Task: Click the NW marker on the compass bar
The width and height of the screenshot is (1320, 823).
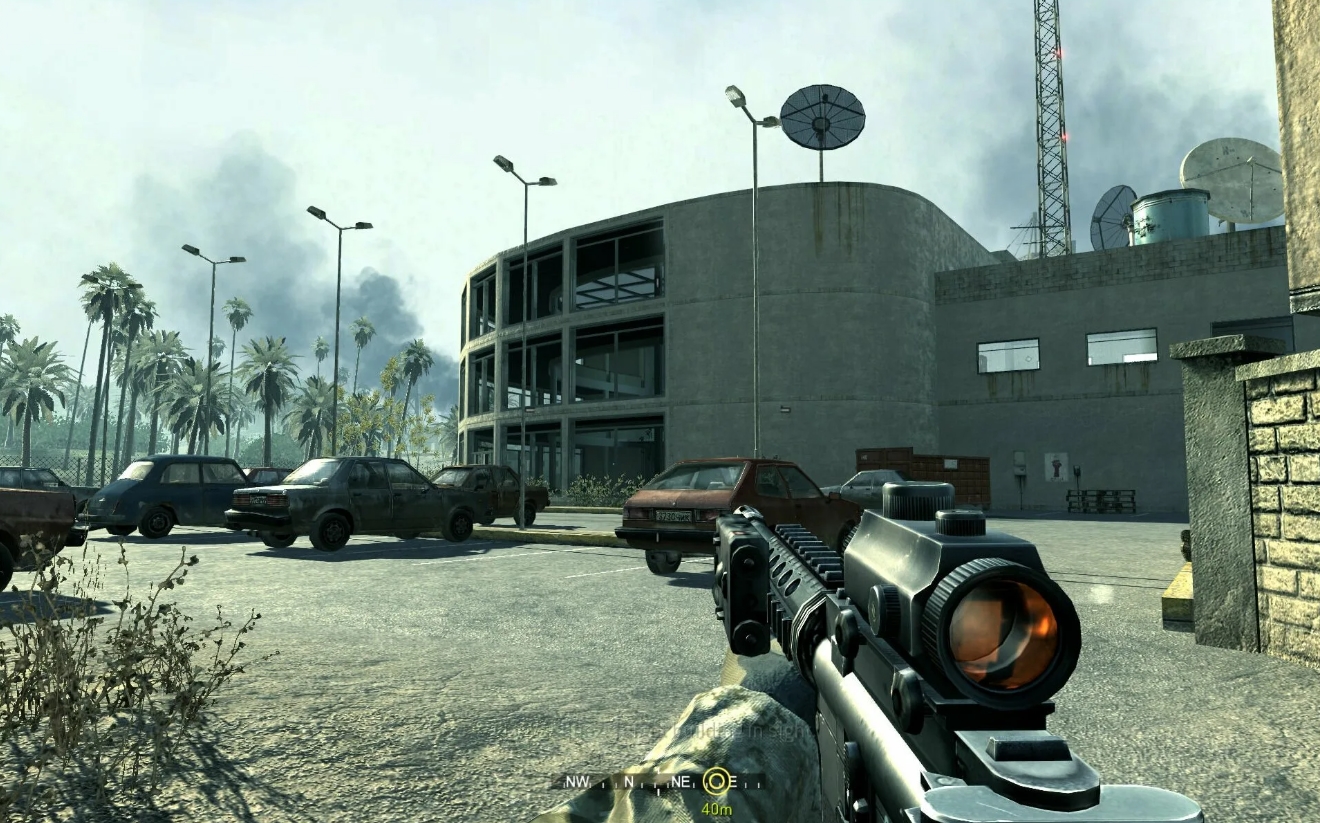Action: pos(578,781)
